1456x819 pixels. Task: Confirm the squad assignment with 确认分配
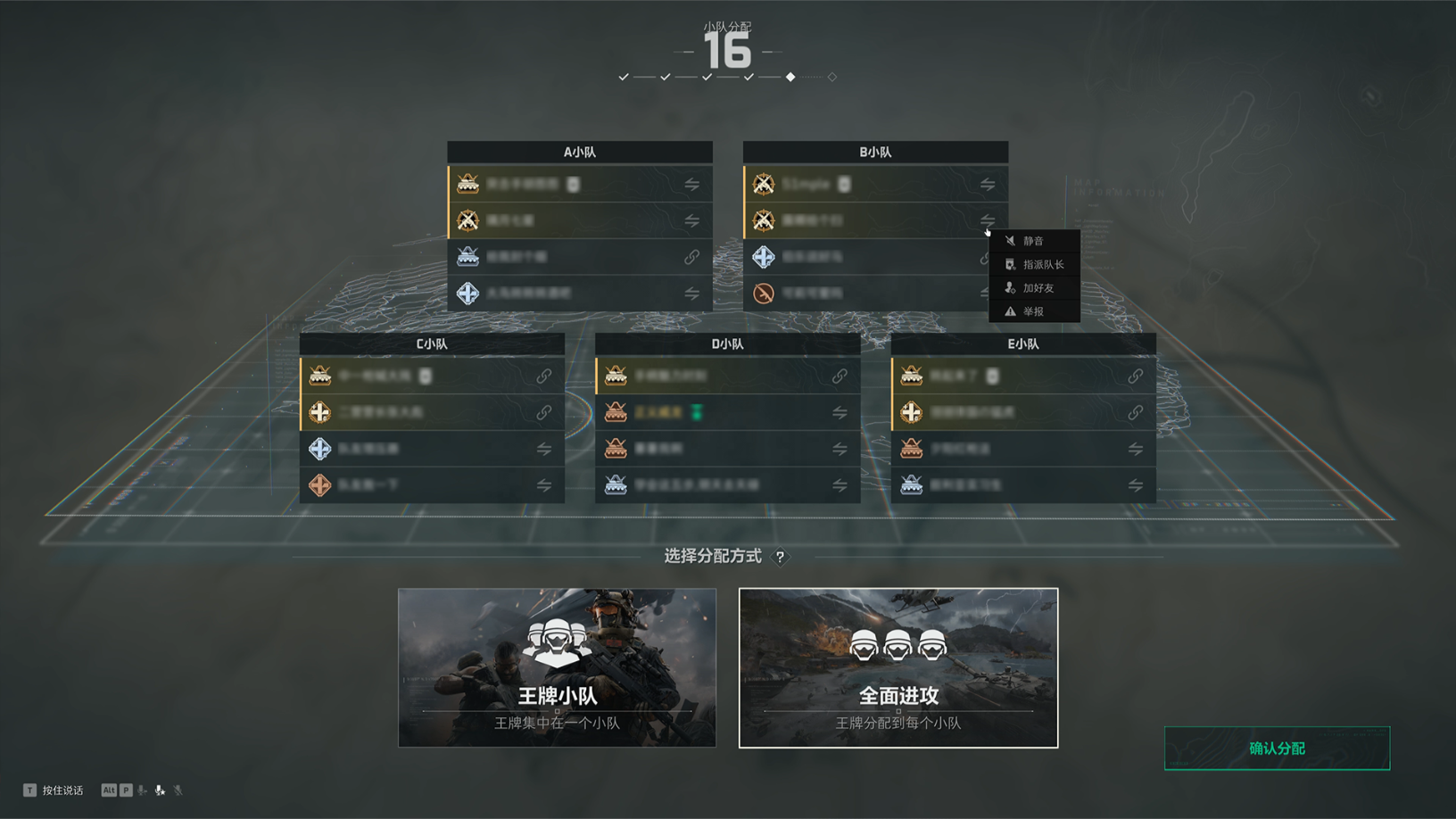click(1277, 748)
